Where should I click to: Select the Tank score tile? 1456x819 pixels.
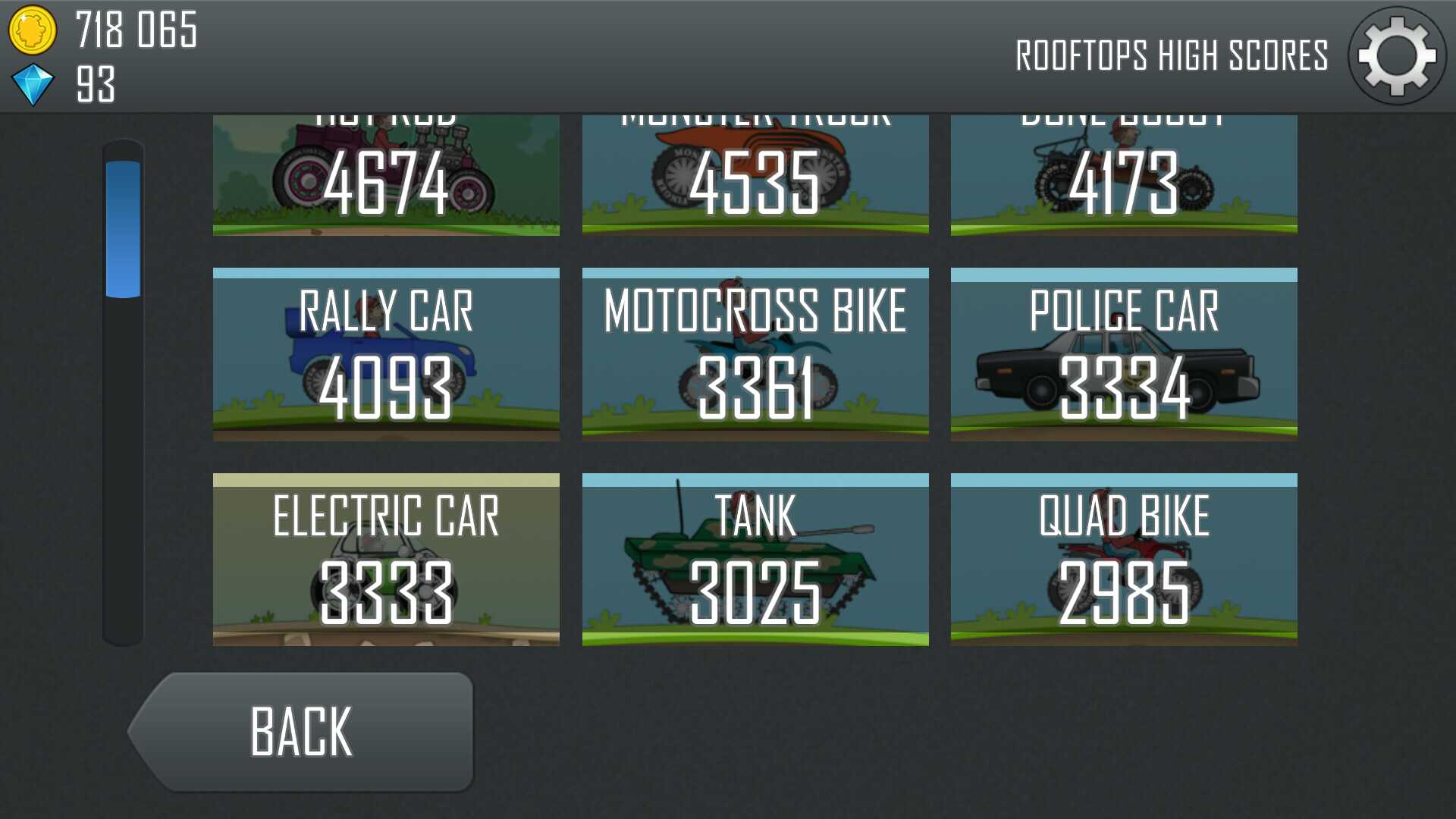click(x=755, y=560)
